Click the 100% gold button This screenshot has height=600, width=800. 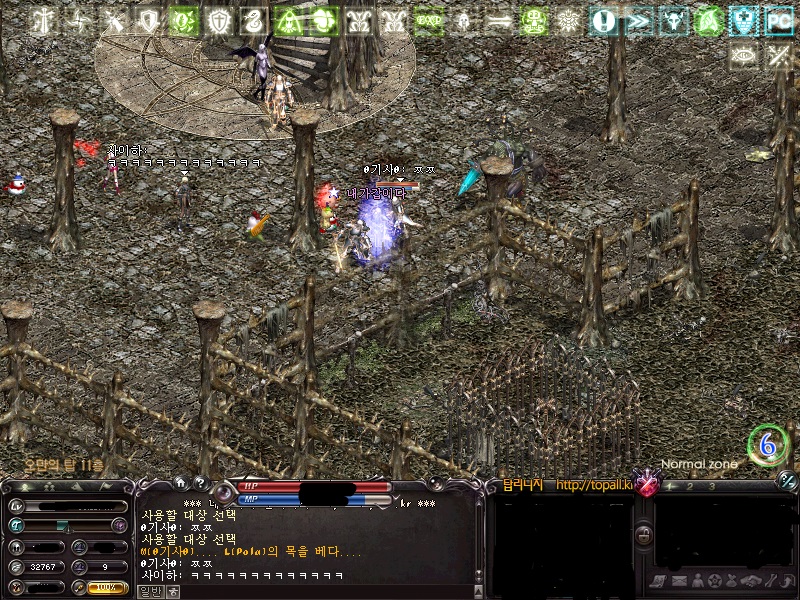coord(106,588)
